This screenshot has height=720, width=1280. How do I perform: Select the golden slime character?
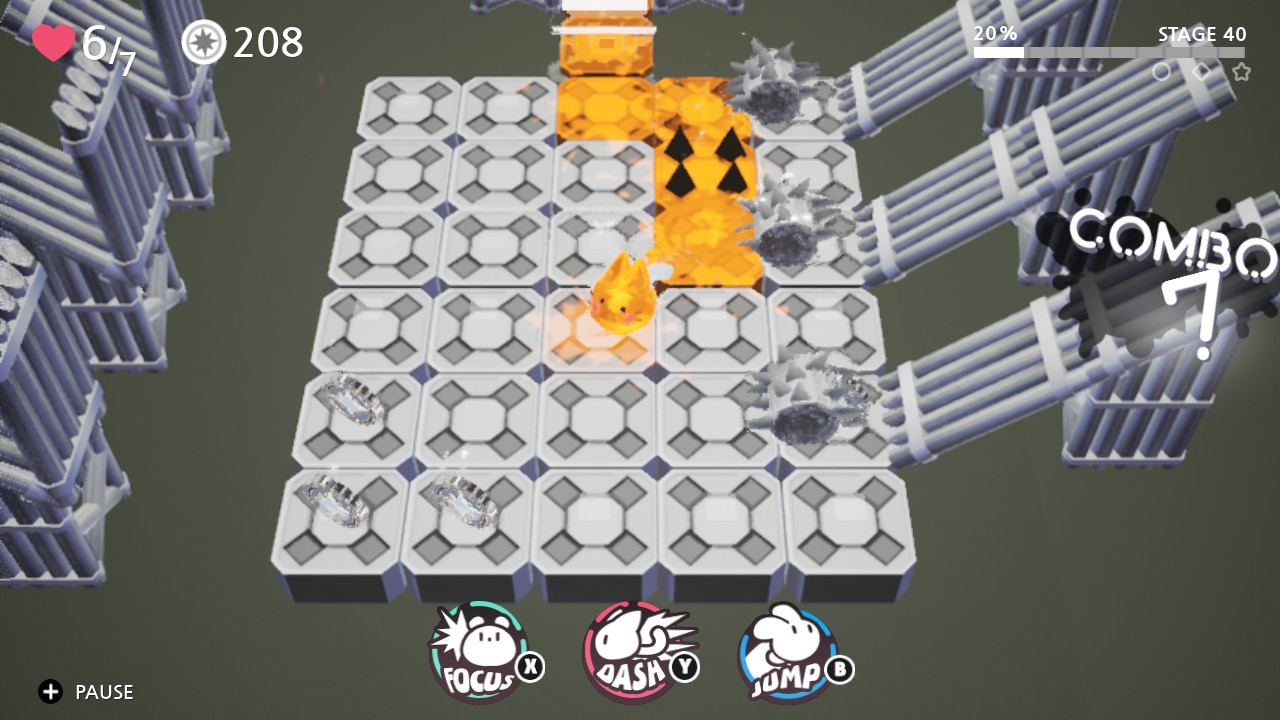click(622, 294)
